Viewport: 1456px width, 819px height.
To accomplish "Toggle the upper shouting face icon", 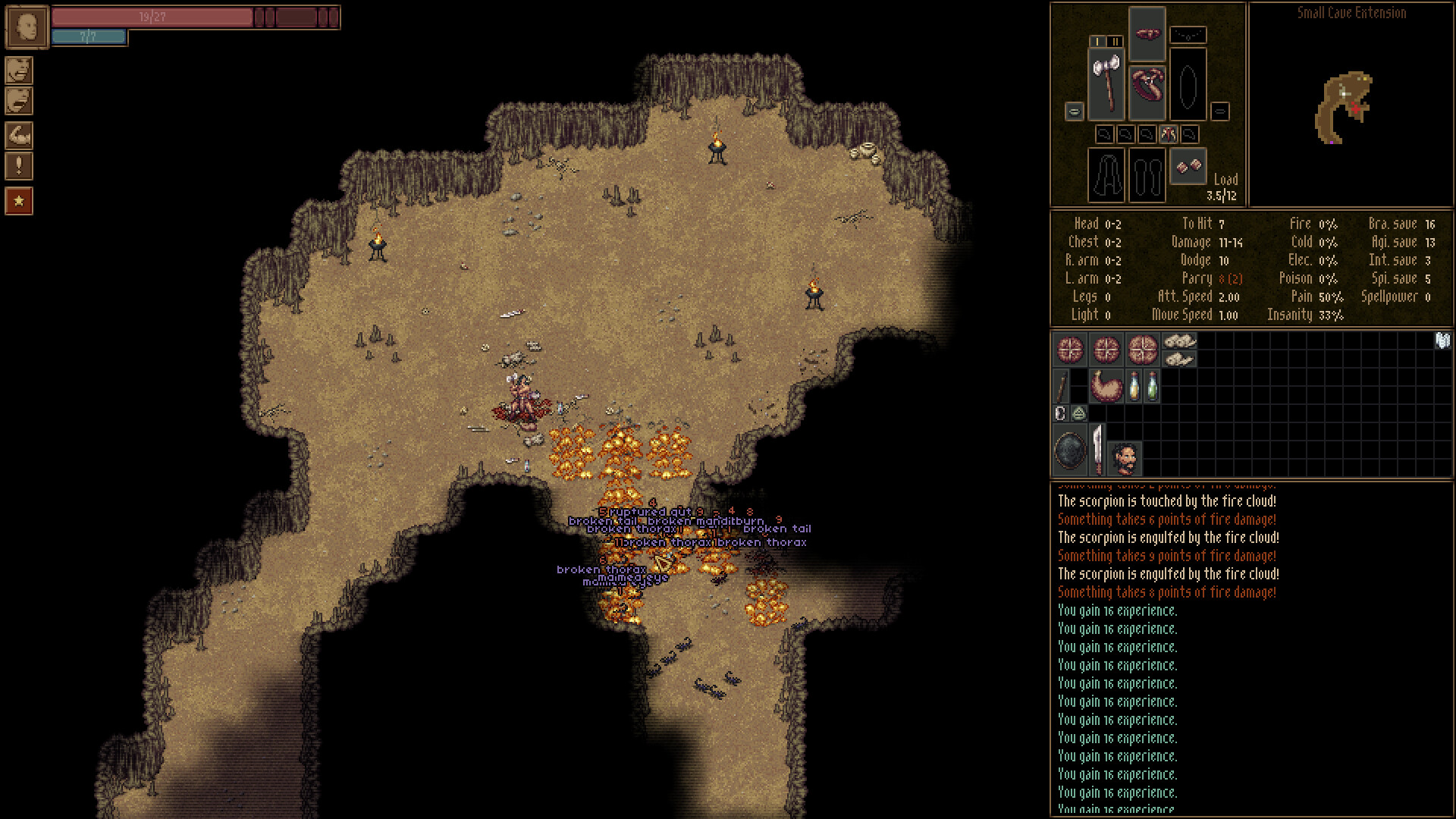I will click(x=20, y=71).
